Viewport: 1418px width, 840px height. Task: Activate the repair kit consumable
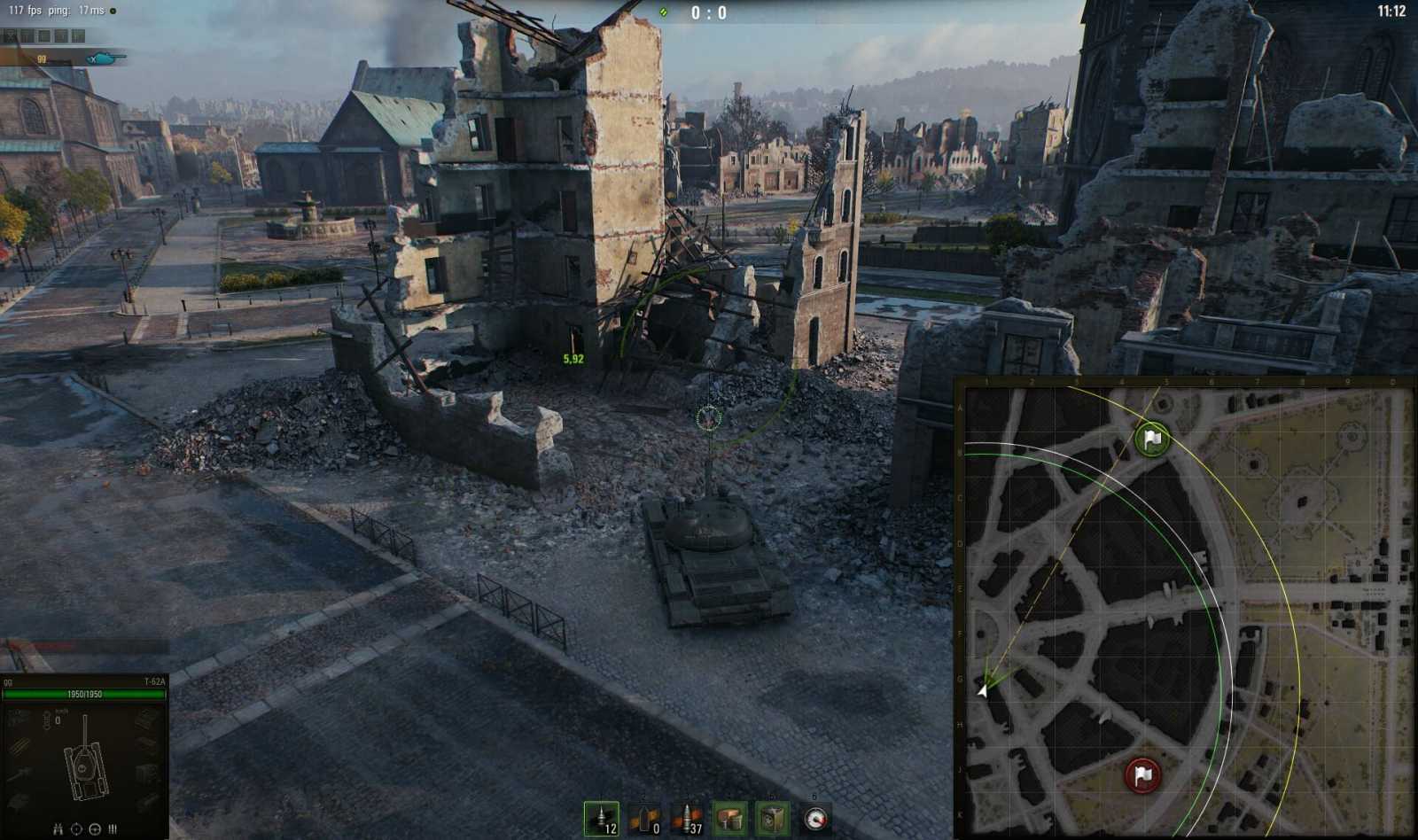point(731,819)
